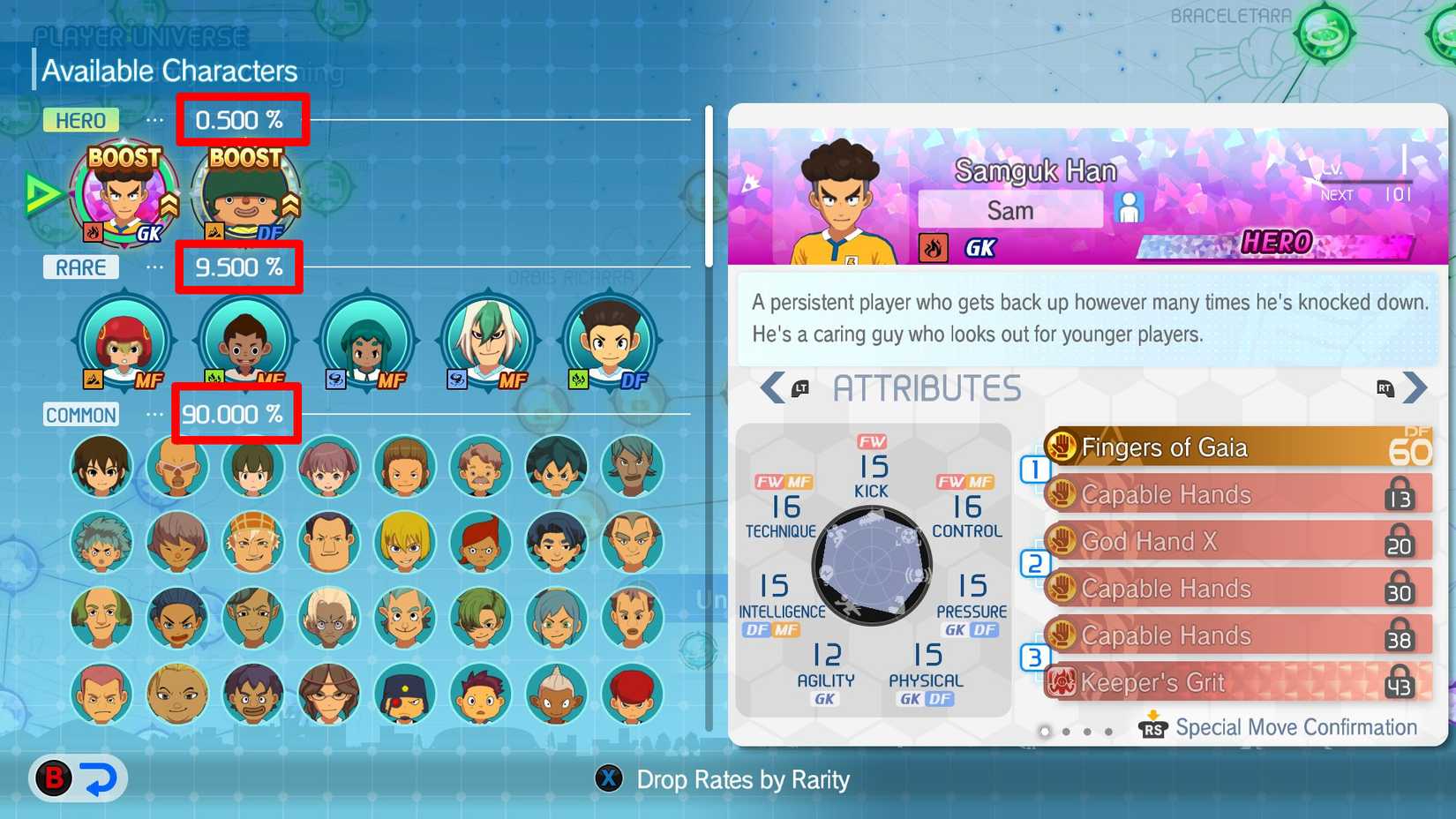Click the Sam nickname field
The height and width of the screenshot is (819, 1456).
1009,209
